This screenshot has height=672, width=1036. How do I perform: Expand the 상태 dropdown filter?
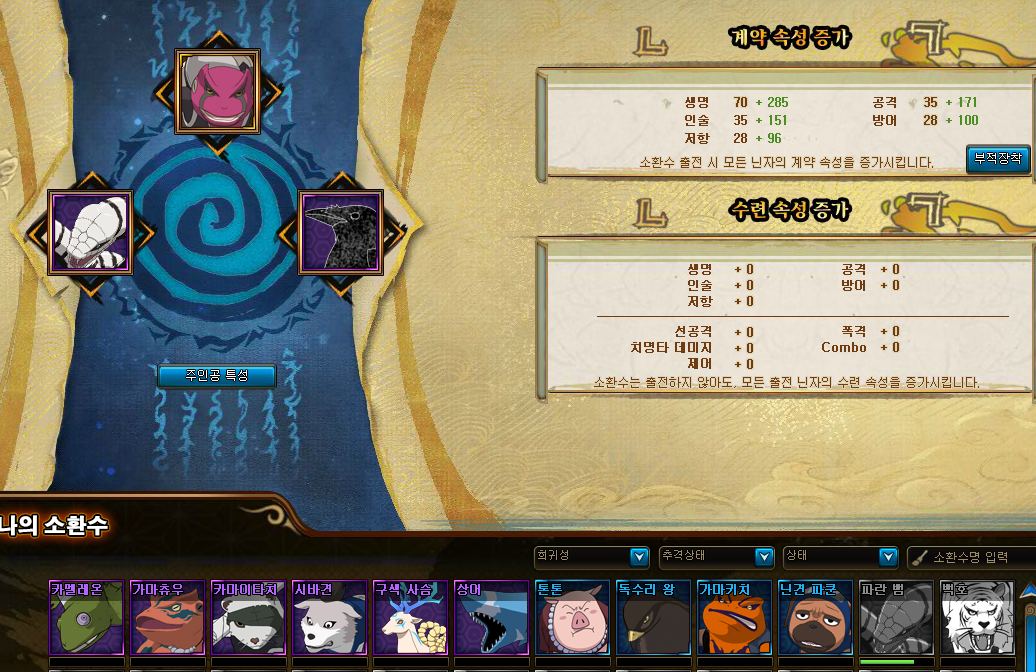point(840,556)
